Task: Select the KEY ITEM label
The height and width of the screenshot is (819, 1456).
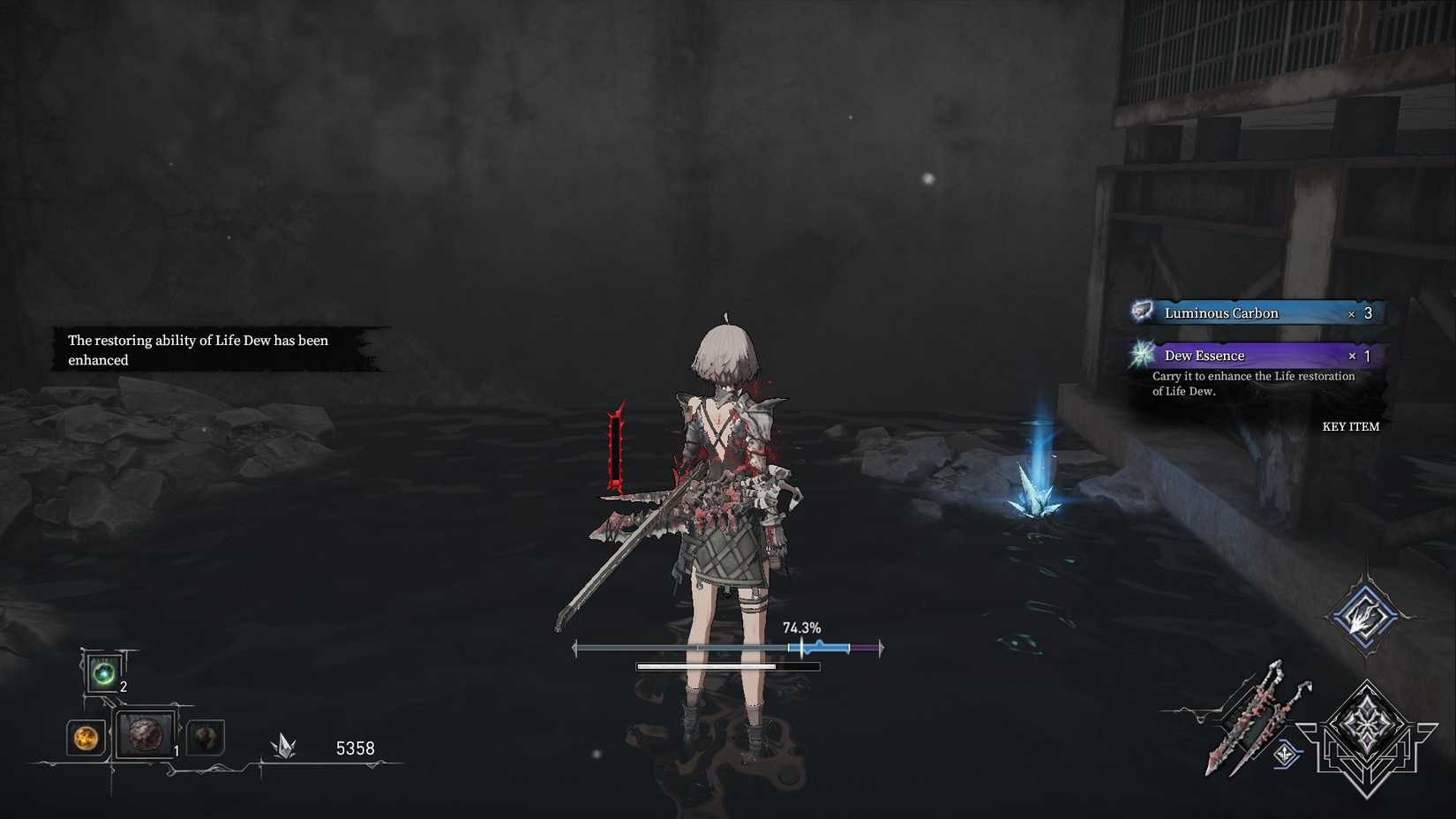Action: [1349, 426]
